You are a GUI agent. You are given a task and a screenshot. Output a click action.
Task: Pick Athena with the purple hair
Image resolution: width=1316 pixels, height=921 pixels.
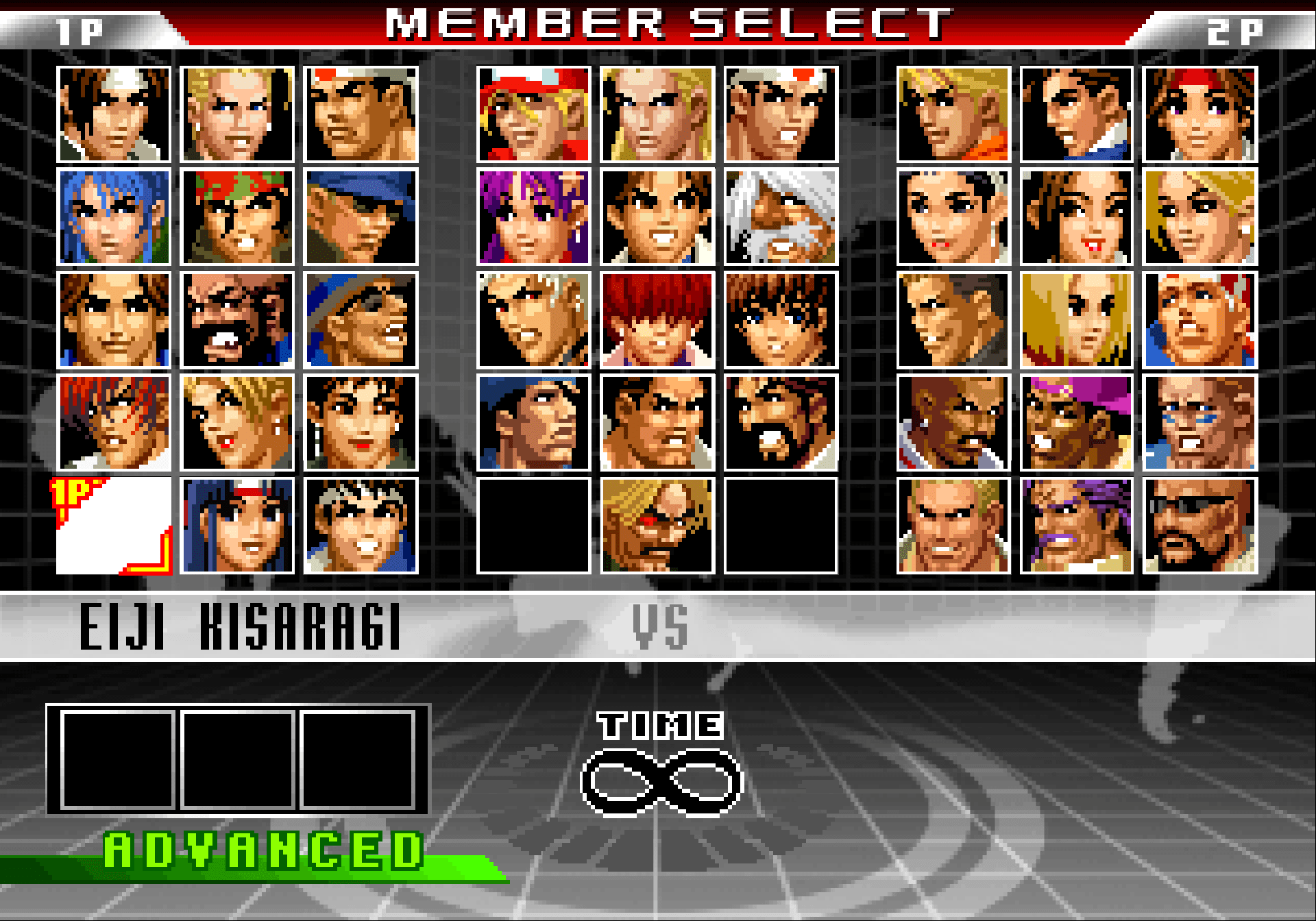(x=533, y=217)
